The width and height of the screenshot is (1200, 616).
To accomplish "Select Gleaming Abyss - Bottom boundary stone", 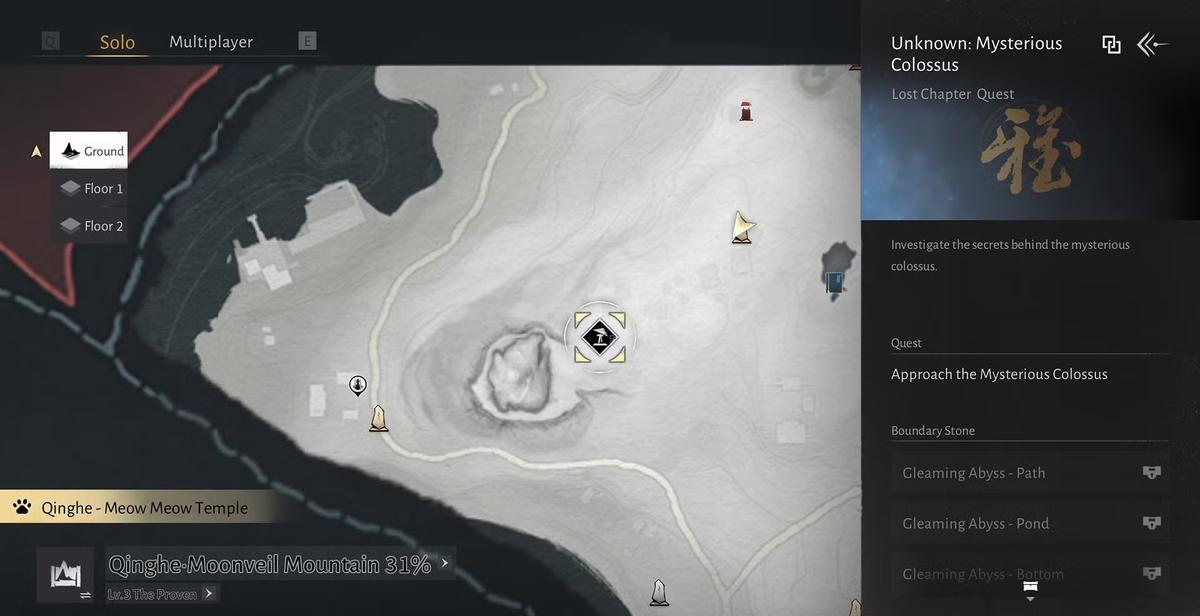I will point(1030,574).
